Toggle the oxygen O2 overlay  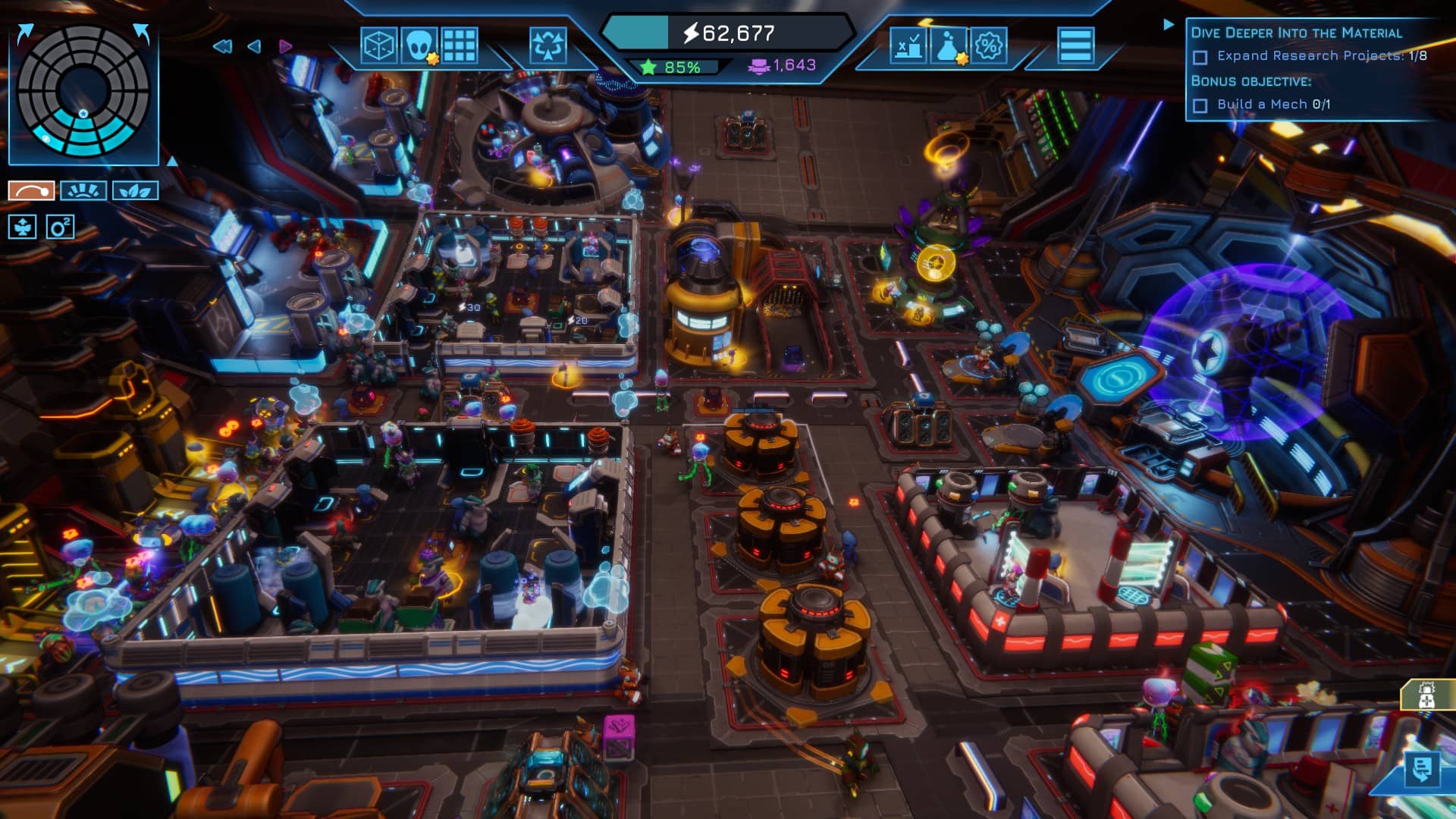[x=60, y=227]
